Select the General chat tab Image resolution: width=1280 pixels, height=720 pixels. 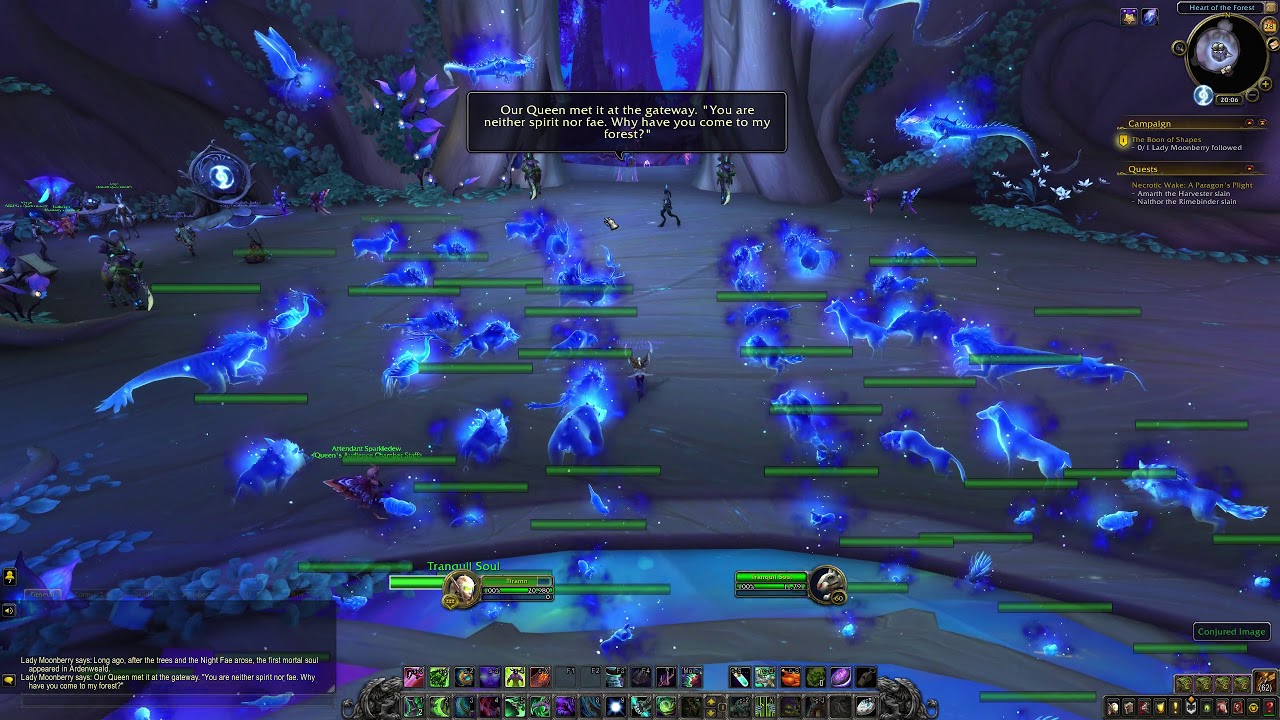[x=42, y=594]
